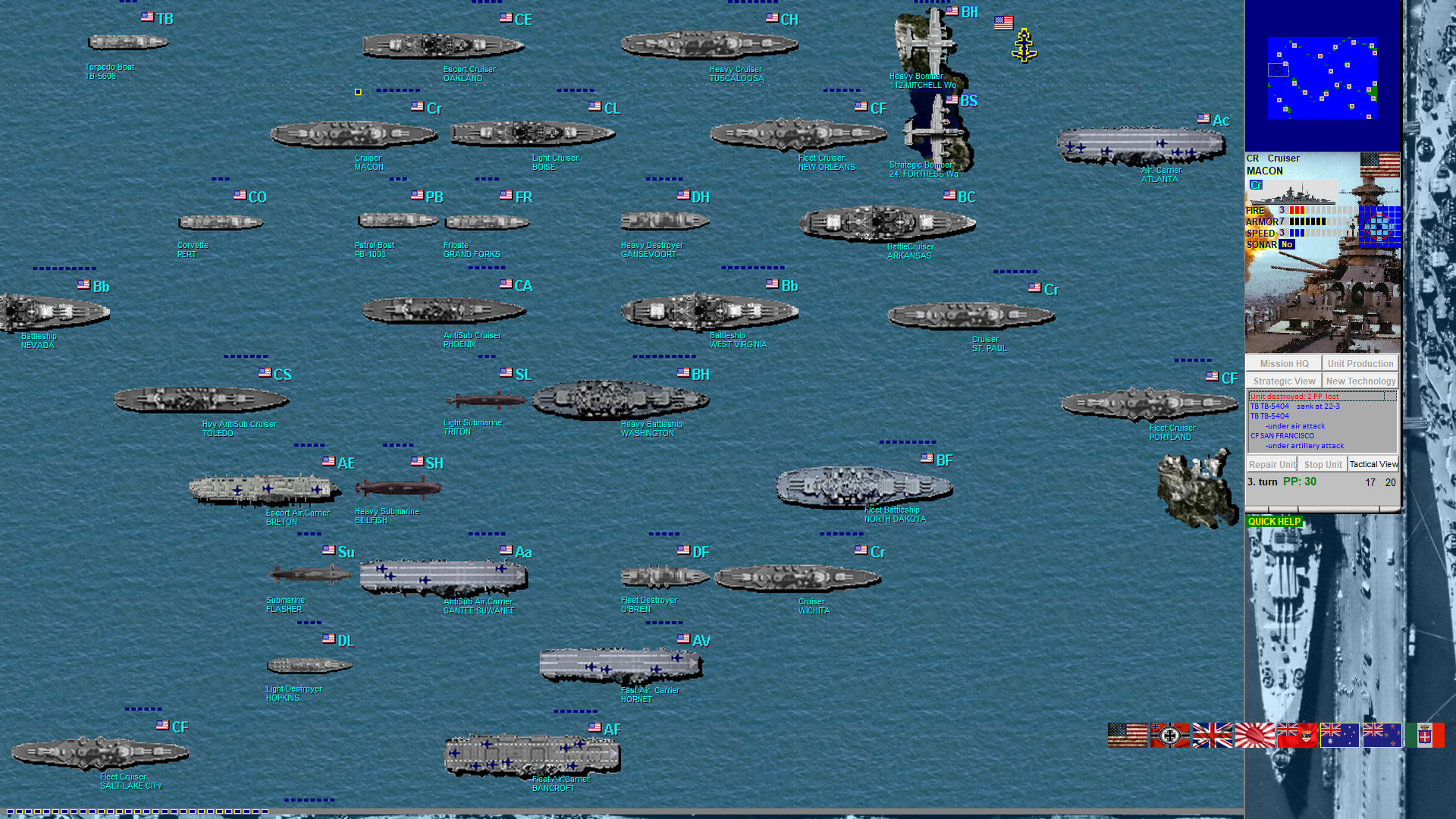Click the American flag in the nation bar
The image size is (1456, 819).
[1128, 734]
